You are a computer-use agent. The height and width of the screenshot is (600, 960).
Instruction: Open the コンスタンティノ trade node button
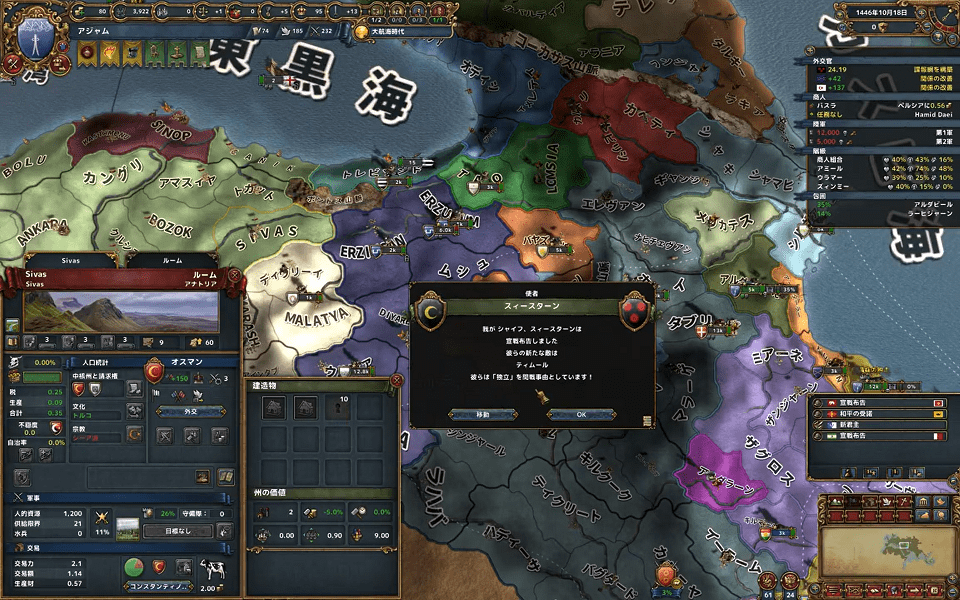click(159, 587)
